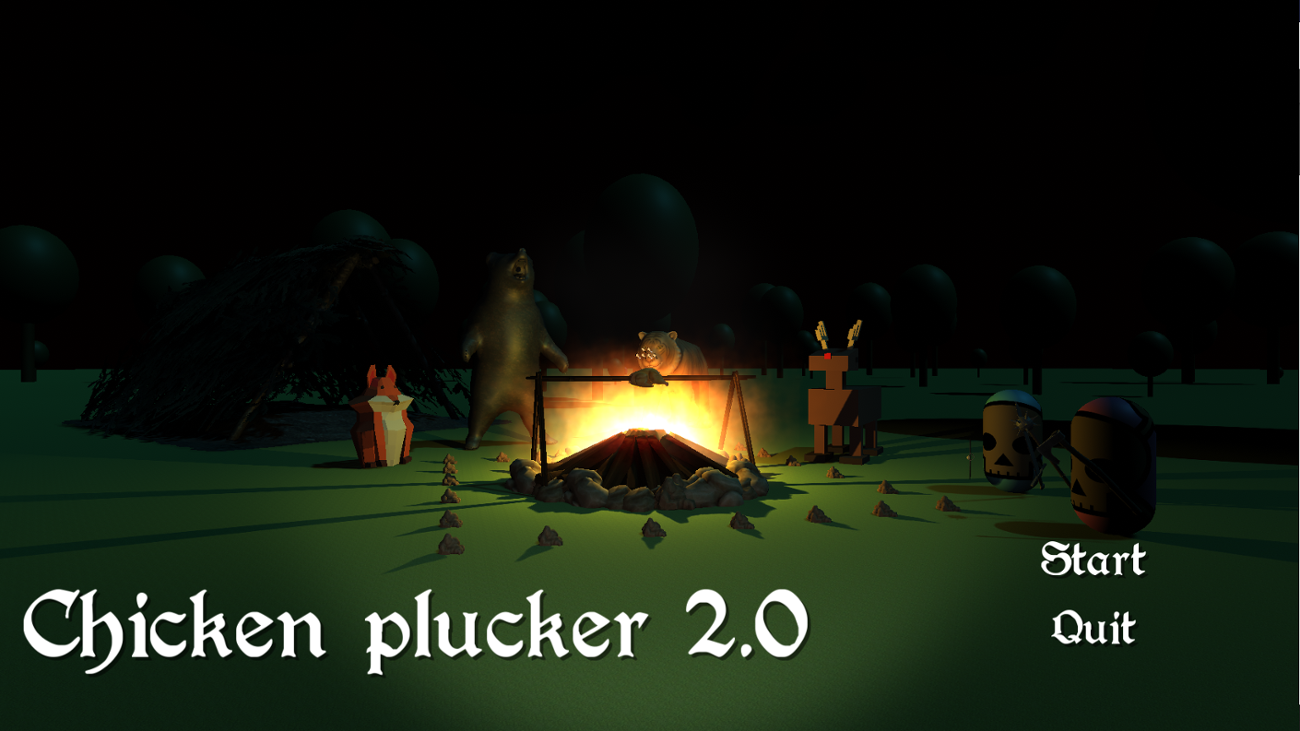Click the small arrow beside the skull totems
Screen dimensions: 1300x731
pyautogui.click(x=970, y=455)
